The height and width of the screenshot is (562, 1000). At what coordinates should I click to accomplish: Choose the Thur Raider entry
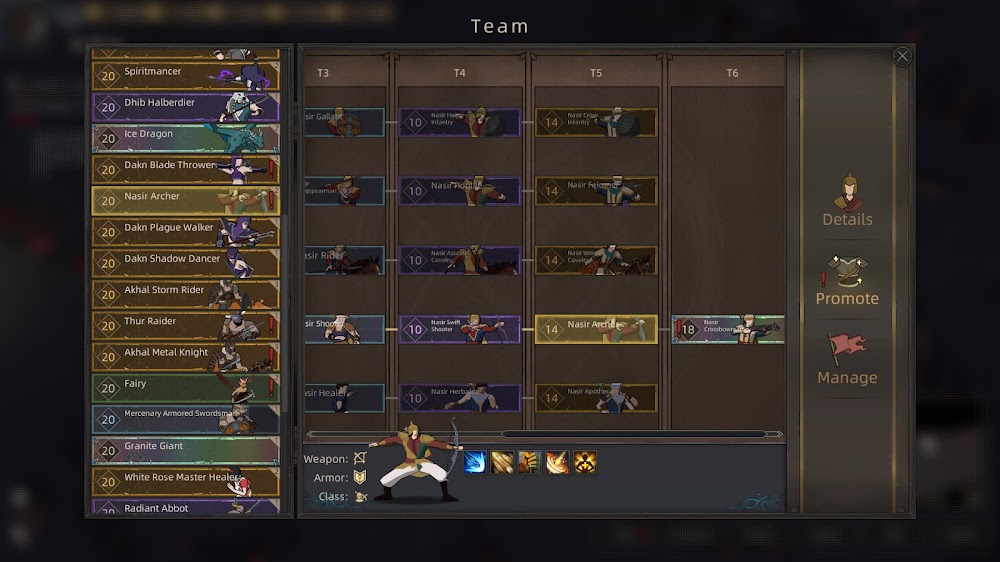click(x=186, y=325)
